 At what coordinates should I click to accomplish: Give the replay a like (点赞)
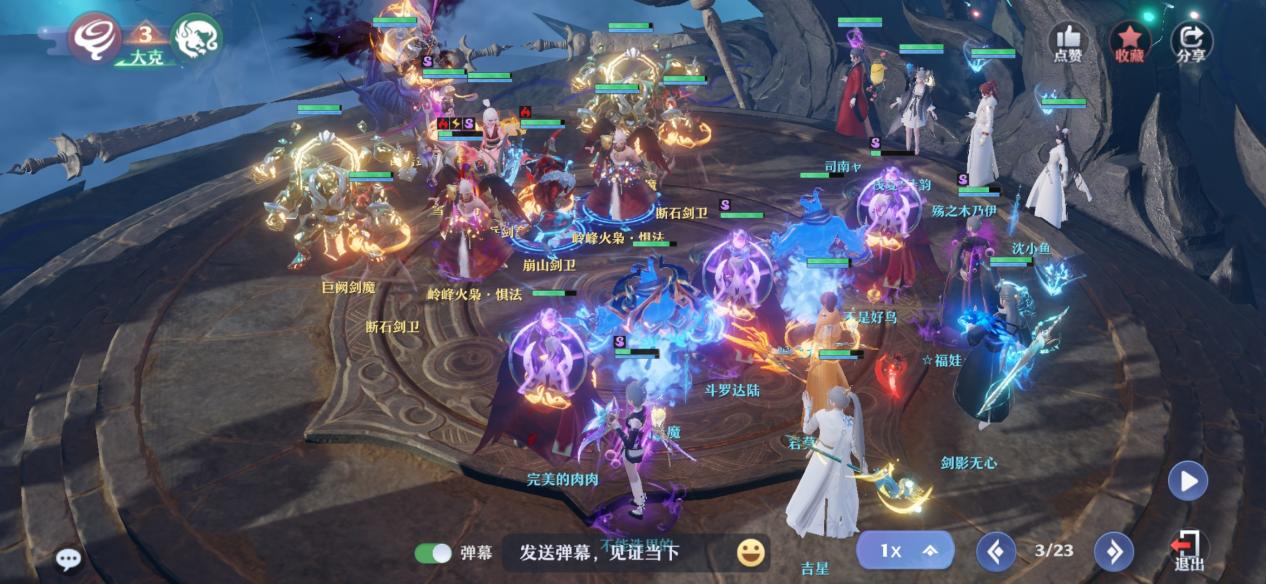pos(1067,42)
